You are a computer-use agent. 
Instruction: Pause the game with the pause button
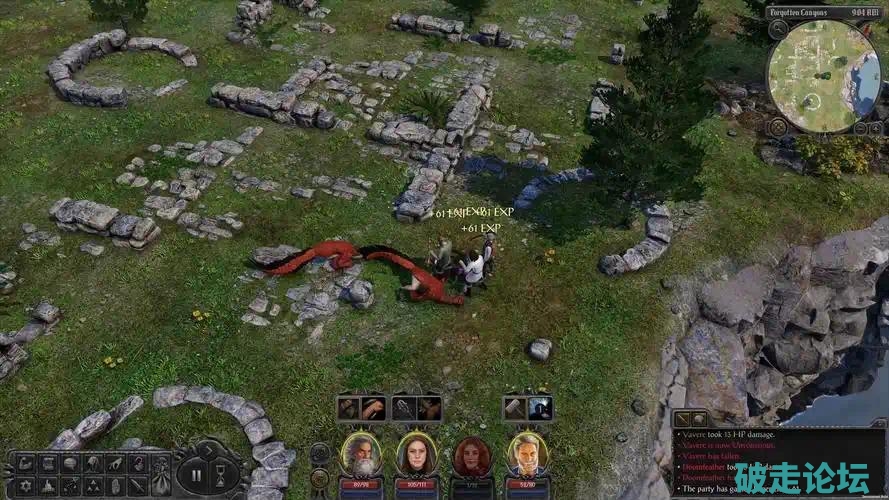click(196, 475)
